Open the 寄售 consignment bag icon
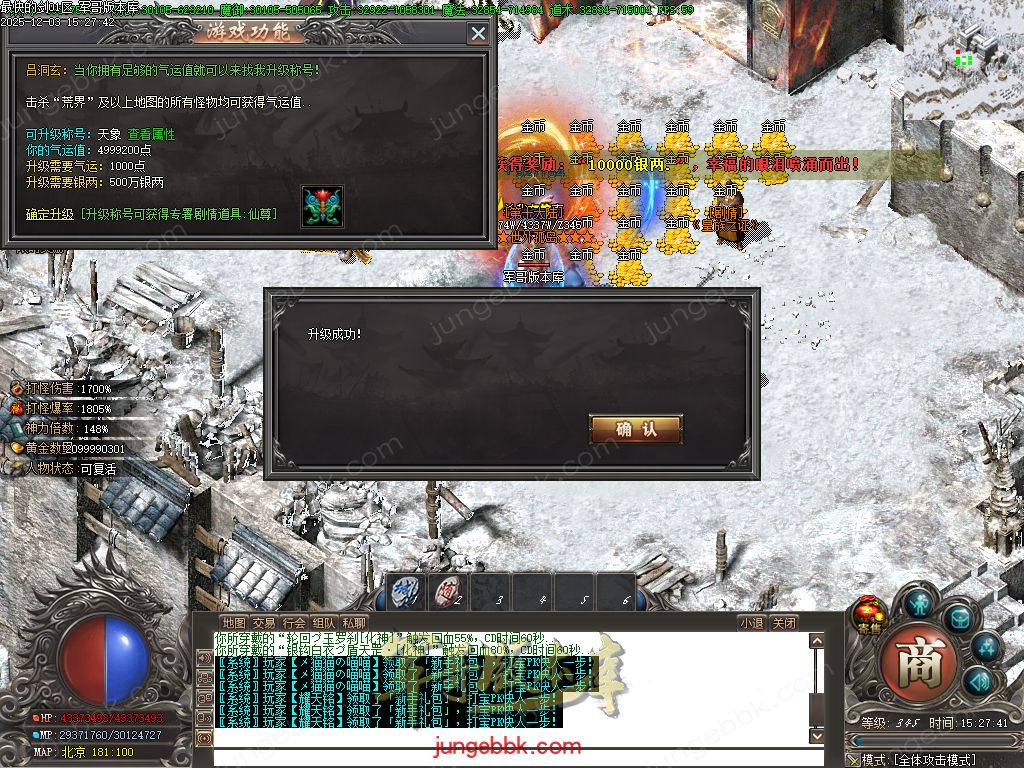1024x768 pixels. tap(868, 612)
